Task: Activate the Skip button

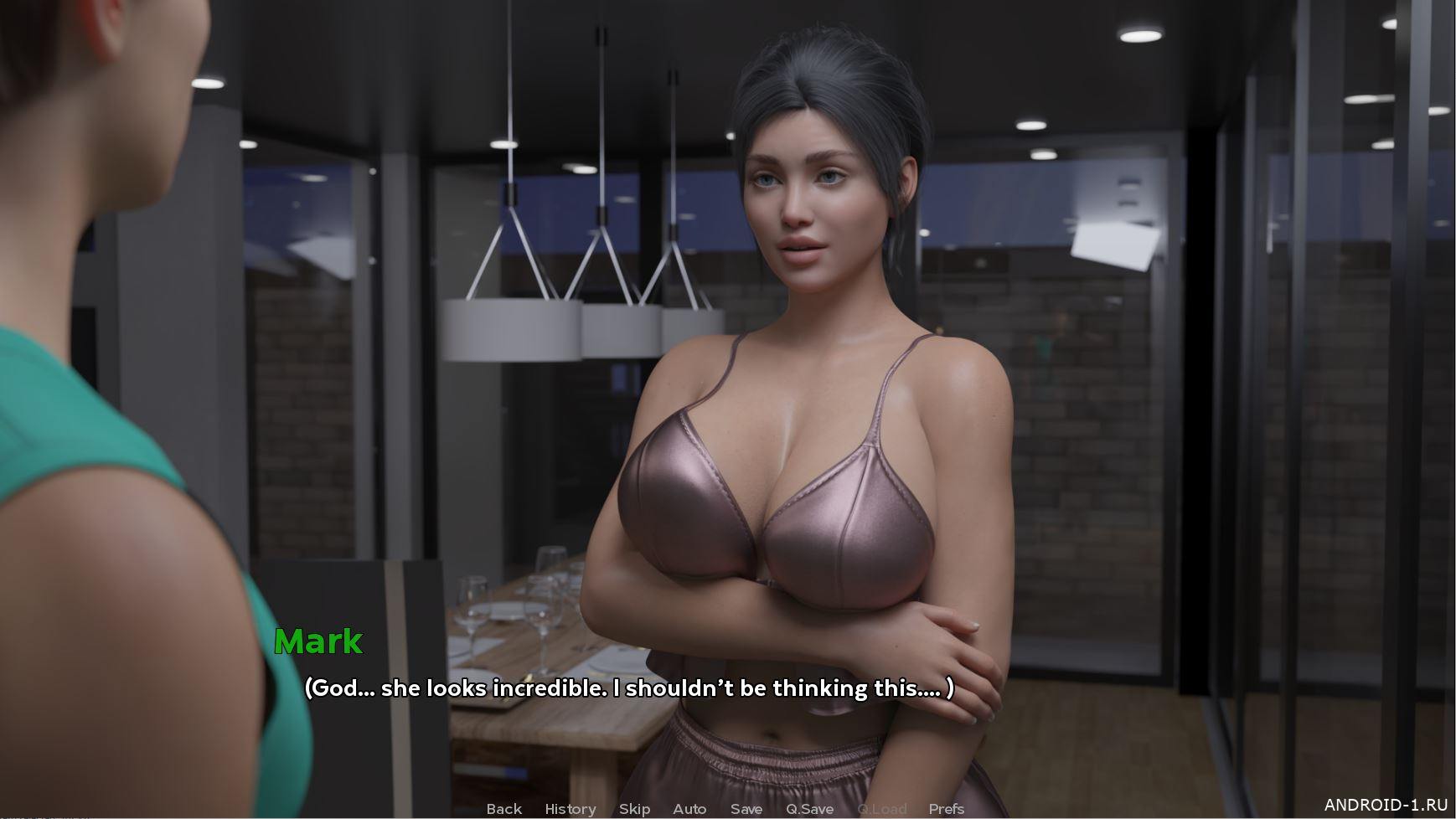Action: (x=634, y=808)
